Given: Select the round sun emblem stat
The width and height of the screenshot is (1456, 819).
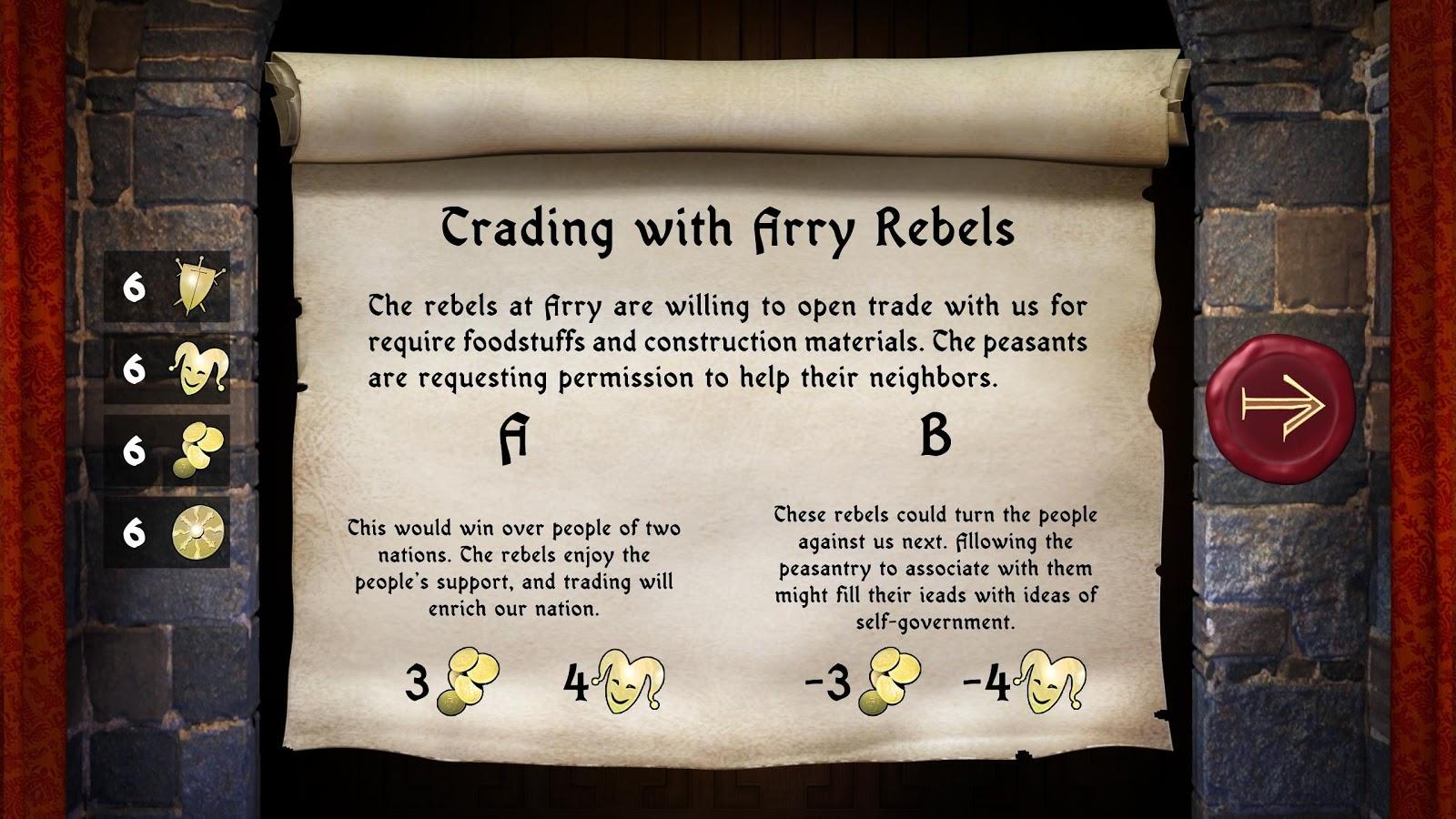Looking at the screenshot, I should (198, 531).
